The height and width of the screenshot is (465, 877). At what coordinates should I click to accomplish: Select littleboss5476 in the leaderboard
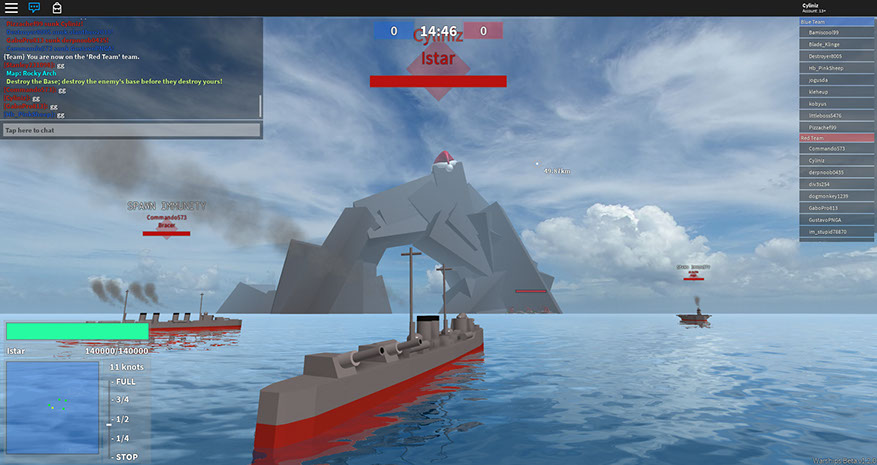click(x=836, y=114)
